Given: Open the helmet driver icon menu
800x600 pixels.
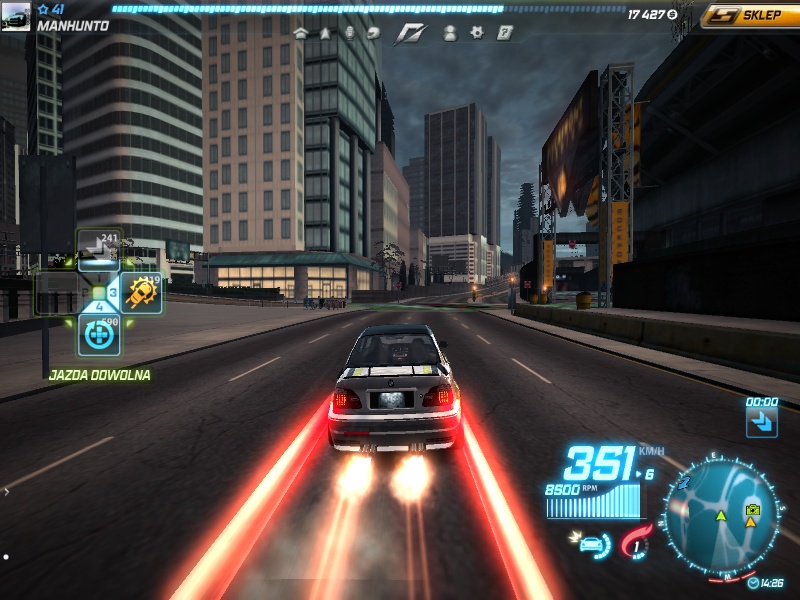Looking at the screenshot, I should pyautogui.click(x=373, y=32).
